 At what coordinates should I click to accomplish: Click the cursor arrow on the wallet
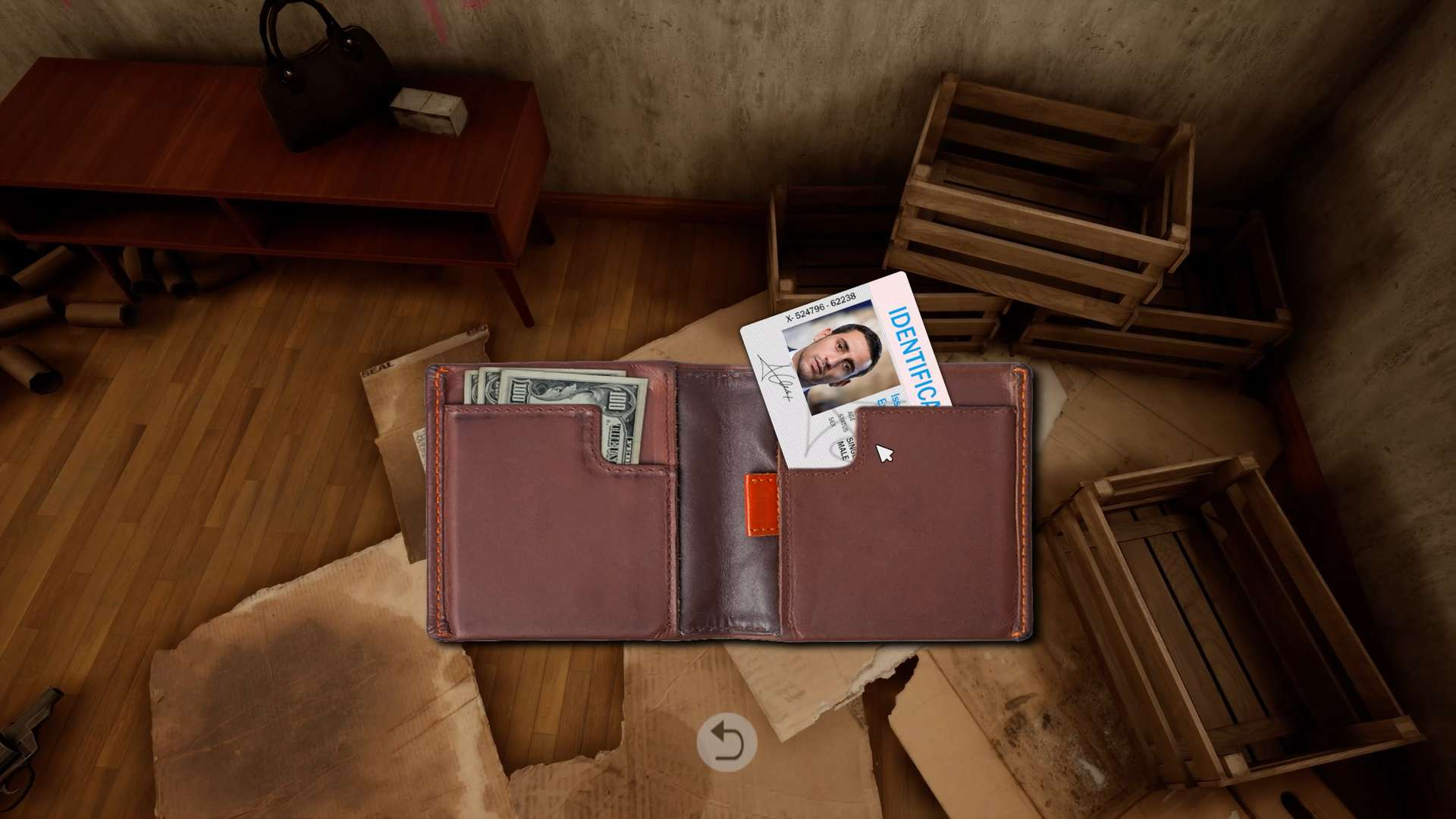[x=884, y=453]
